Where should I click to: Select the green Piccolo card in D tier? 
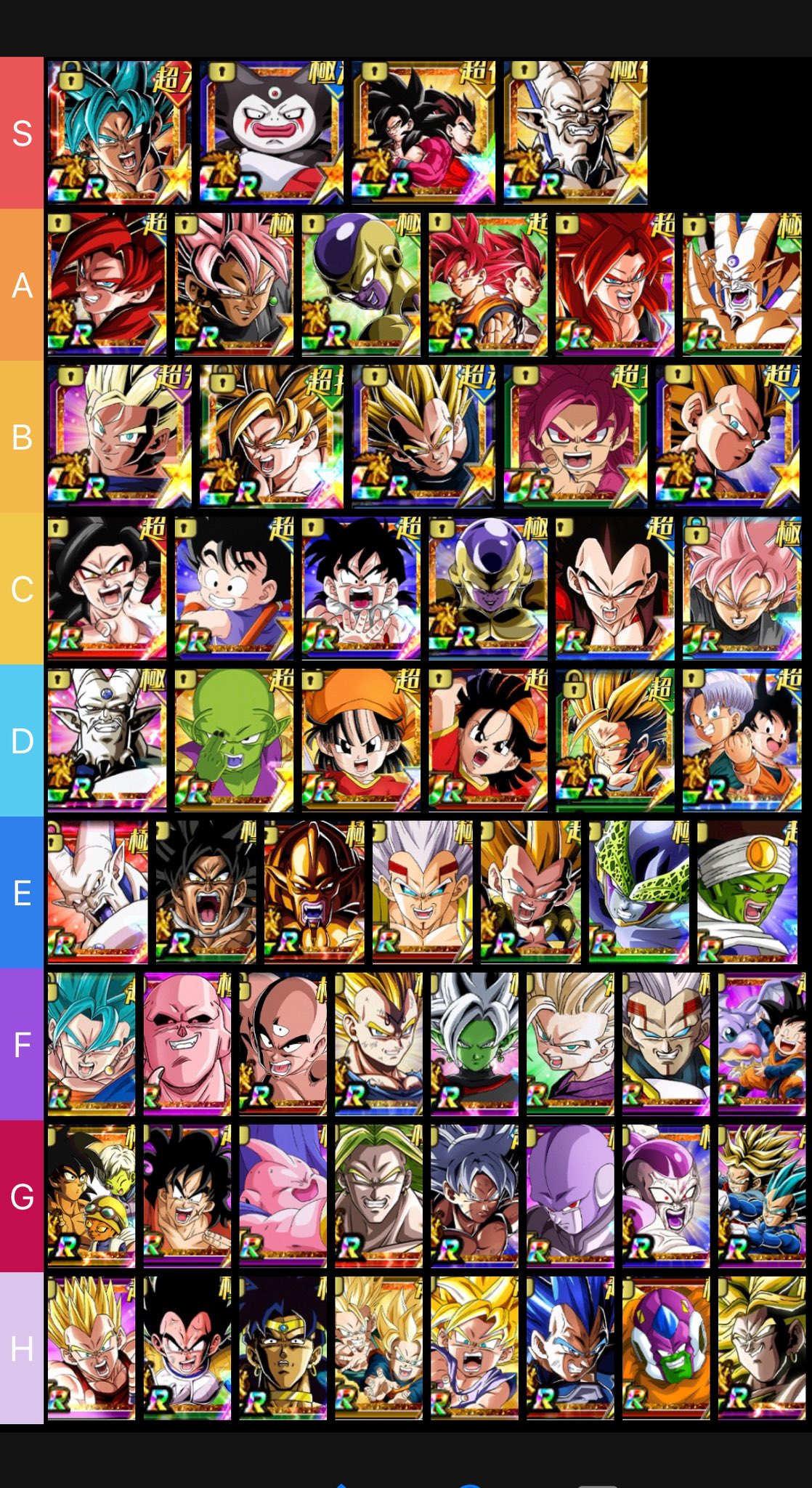click(x=234, y=740)
